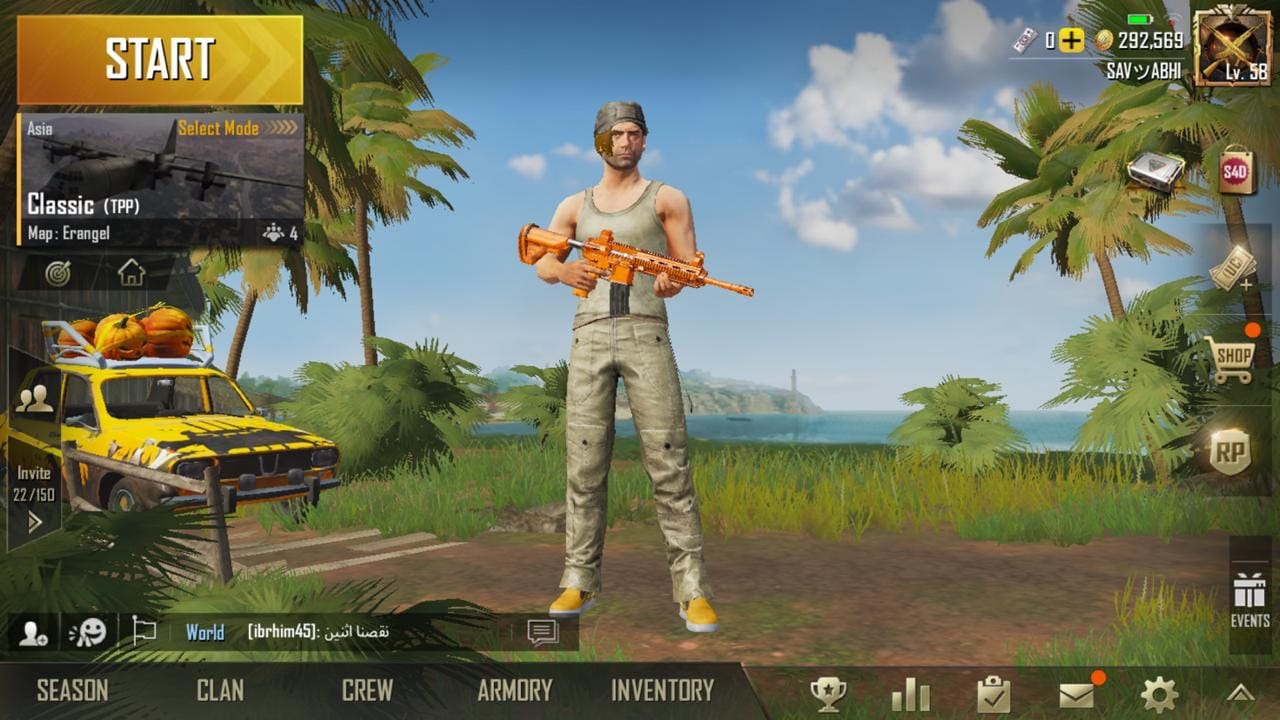
Task: Show the trophy achievements icon
Action: pyautogui.click(x=828, y=694)
